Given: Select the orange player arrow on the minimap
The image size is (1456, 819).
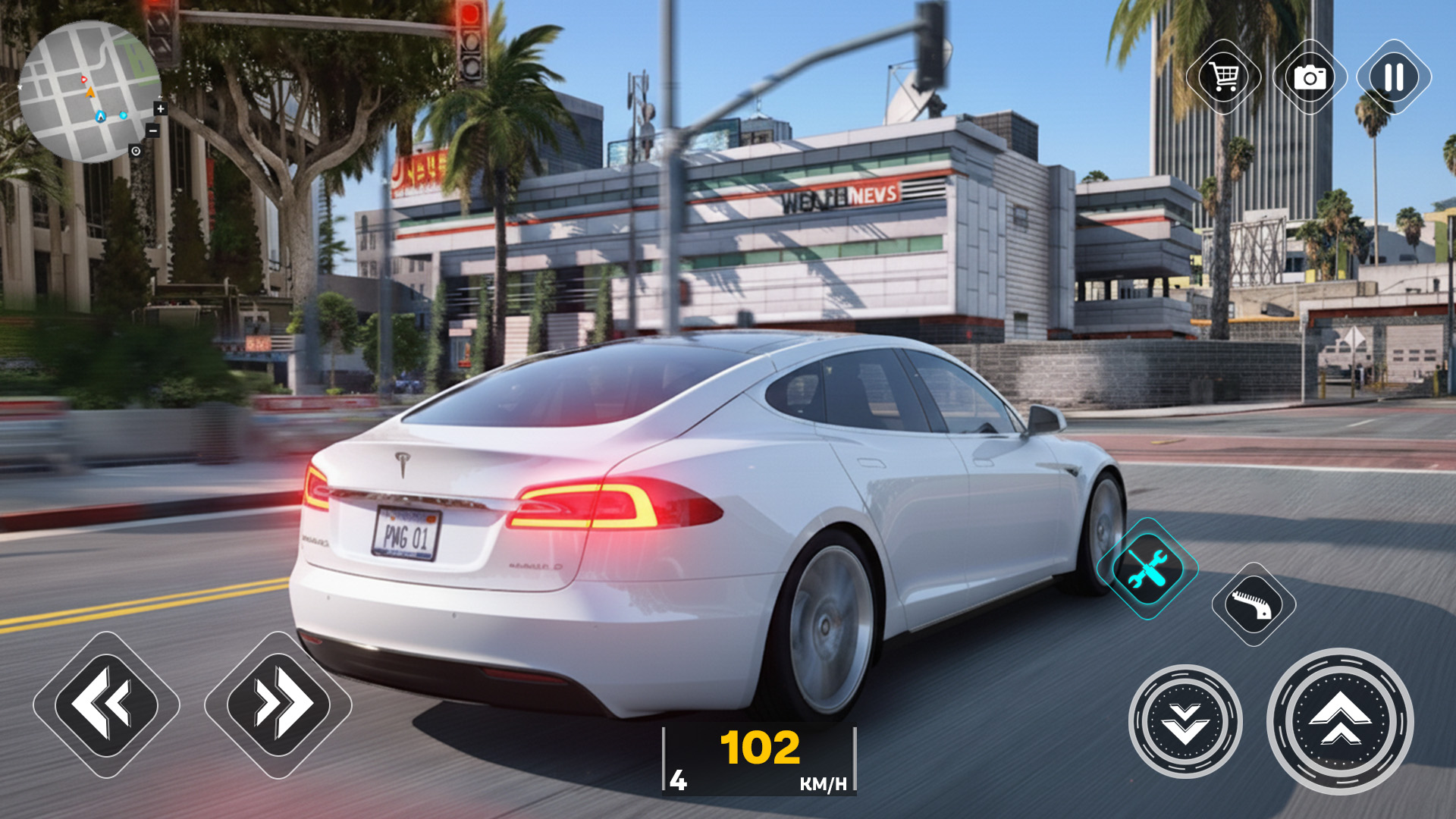Looking at the screenshot, I should [90, 92].
